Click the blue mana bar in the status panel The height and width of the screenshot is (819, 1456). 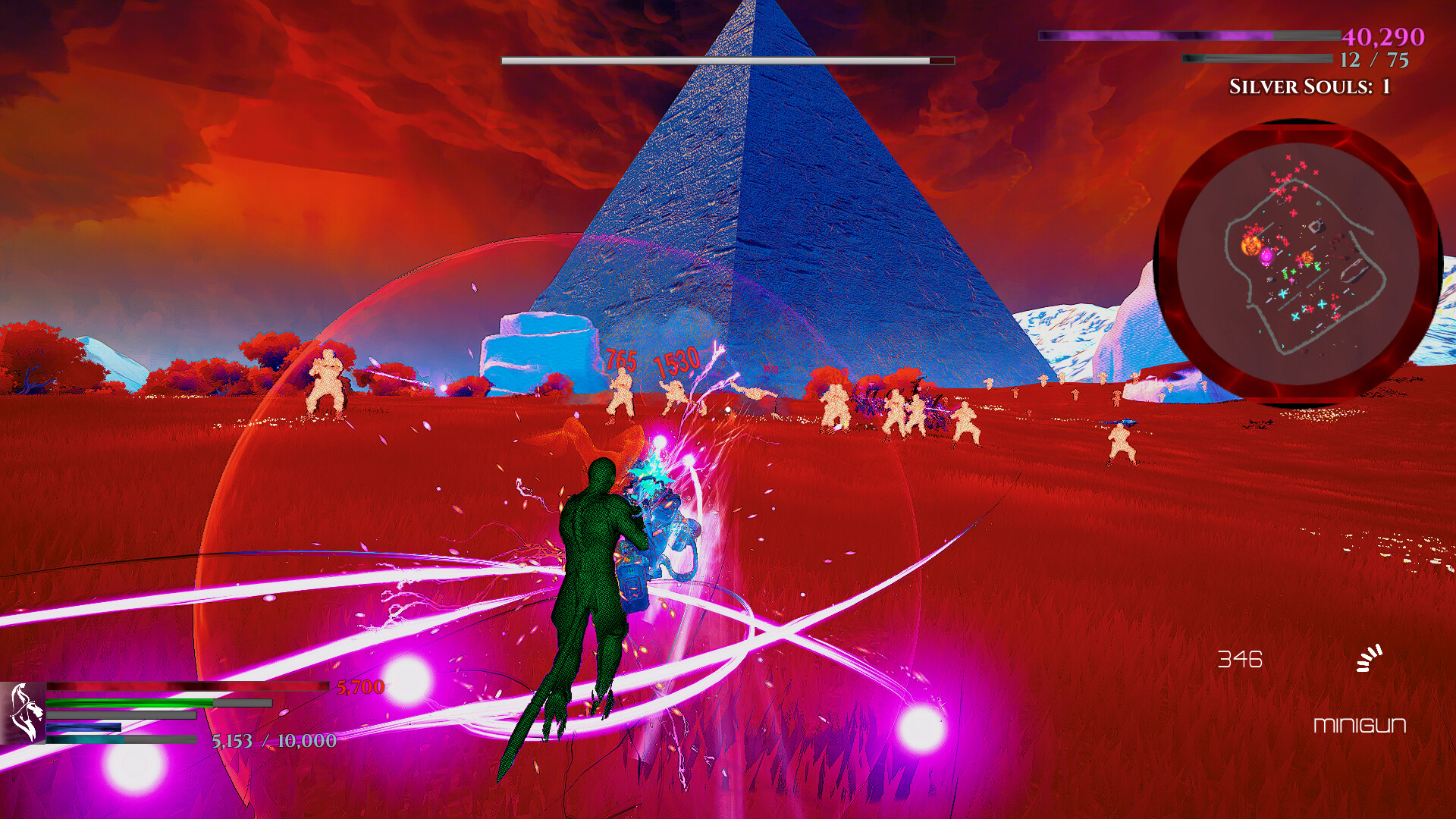pyautogui.click(x=83, y=727)
